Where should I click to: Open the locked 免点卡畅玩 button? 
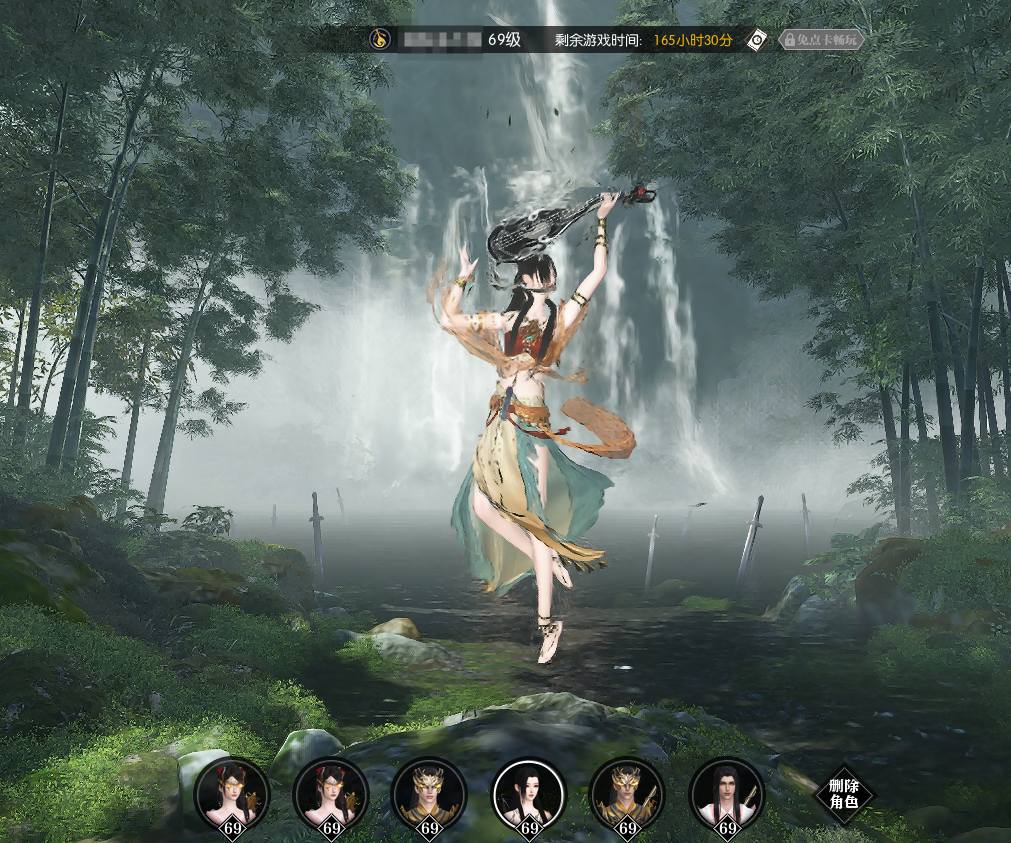point(821,40)
